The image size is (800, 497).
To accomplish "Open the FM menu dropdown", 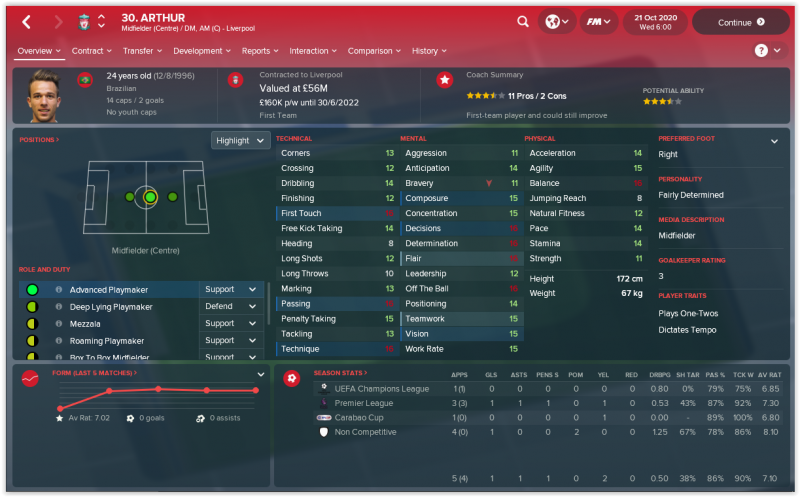I will pyautogui.click(x=598, y=21).
